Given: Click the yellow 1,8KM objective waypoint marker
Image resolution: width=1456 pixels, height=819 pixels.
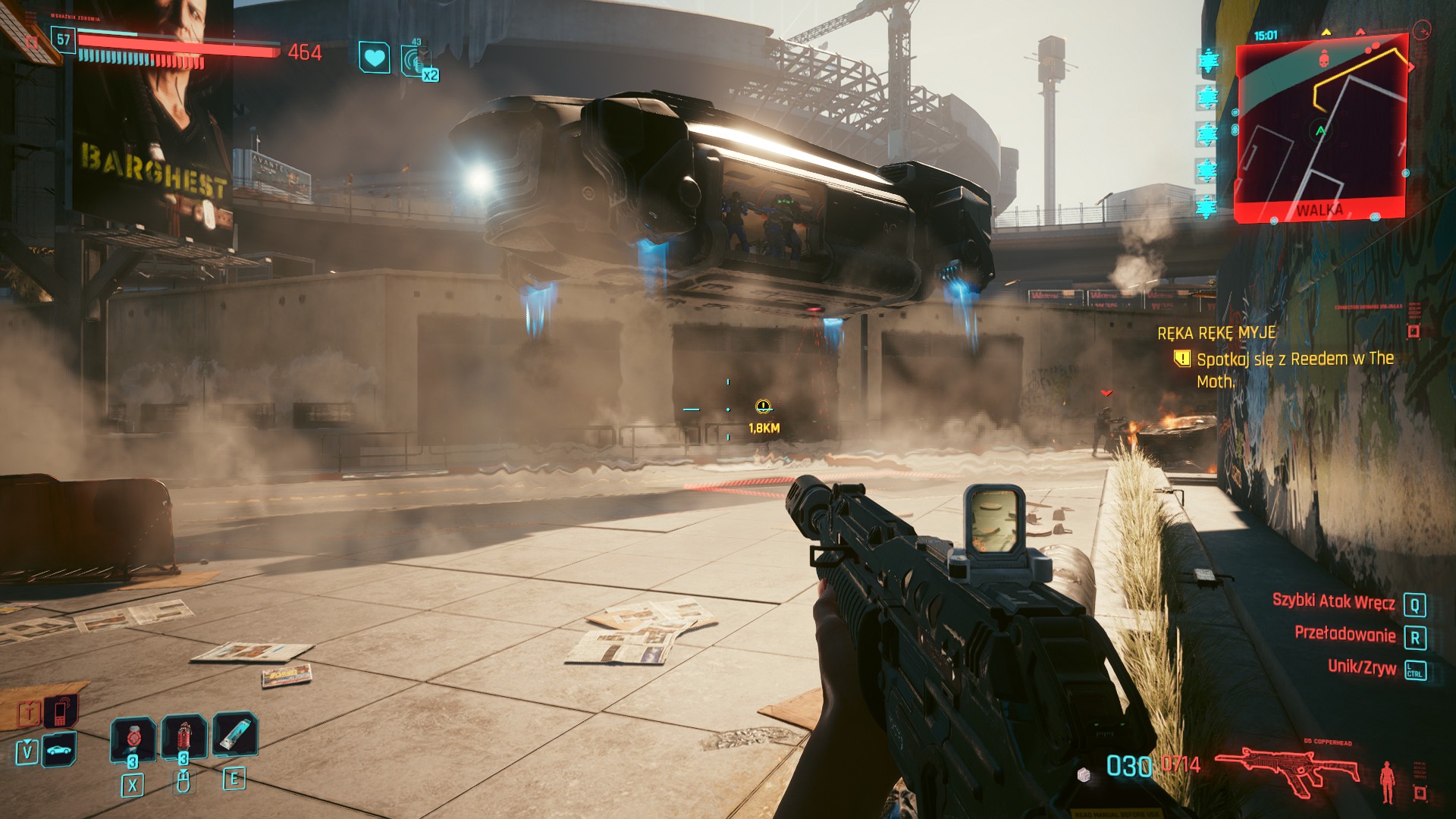Looking at the screenshot, I should pos(763,407).
